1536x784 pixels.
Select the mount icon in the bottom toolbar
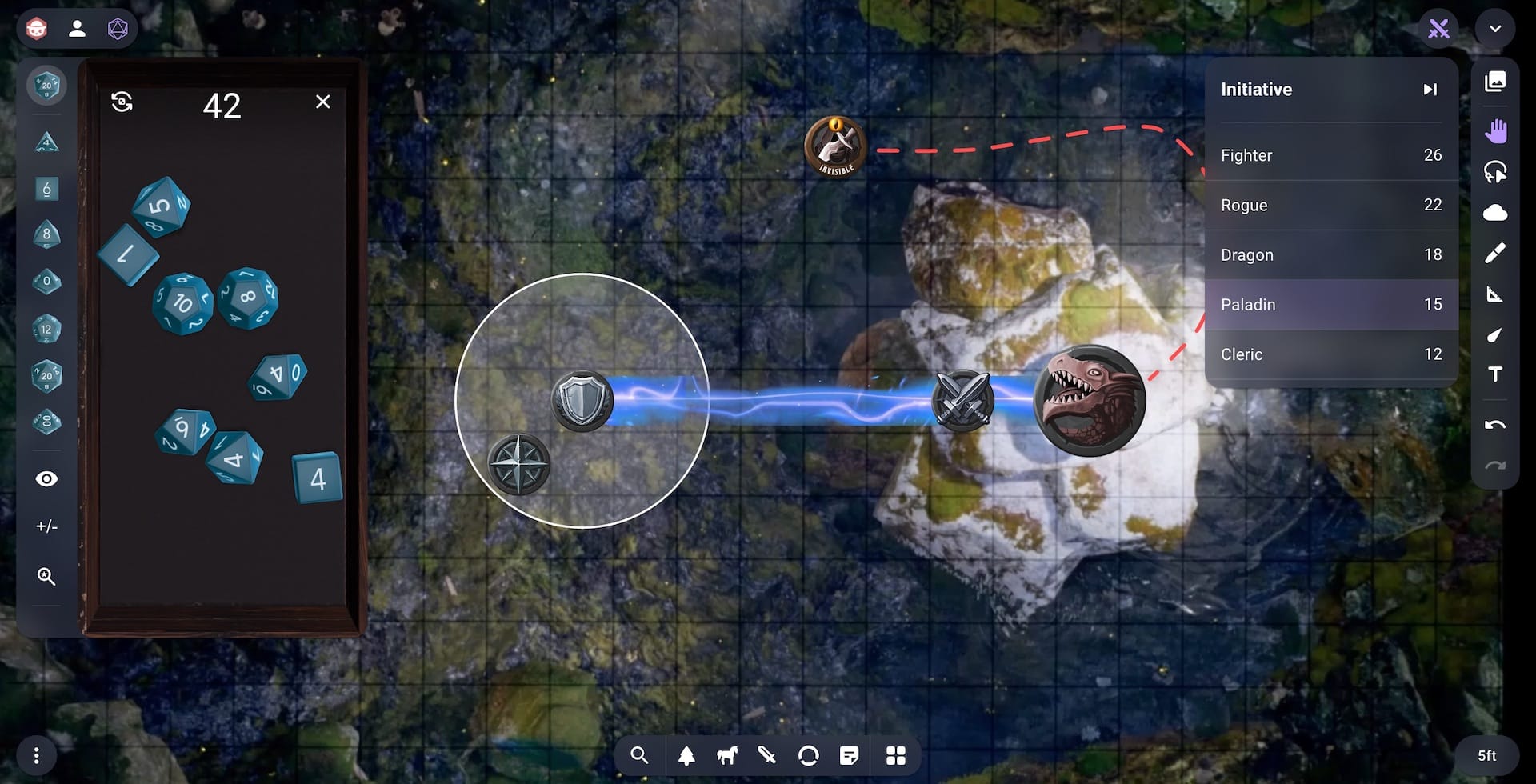(726, 754)
